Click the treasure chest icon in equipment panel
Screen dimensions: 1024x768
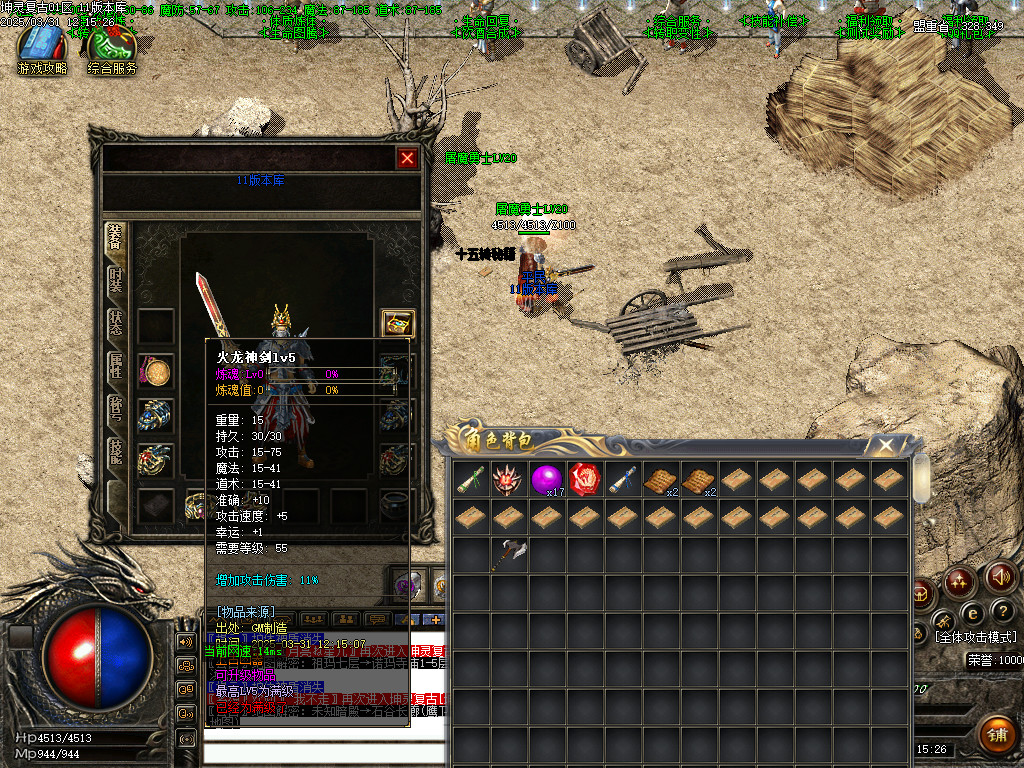pos(398,324)
